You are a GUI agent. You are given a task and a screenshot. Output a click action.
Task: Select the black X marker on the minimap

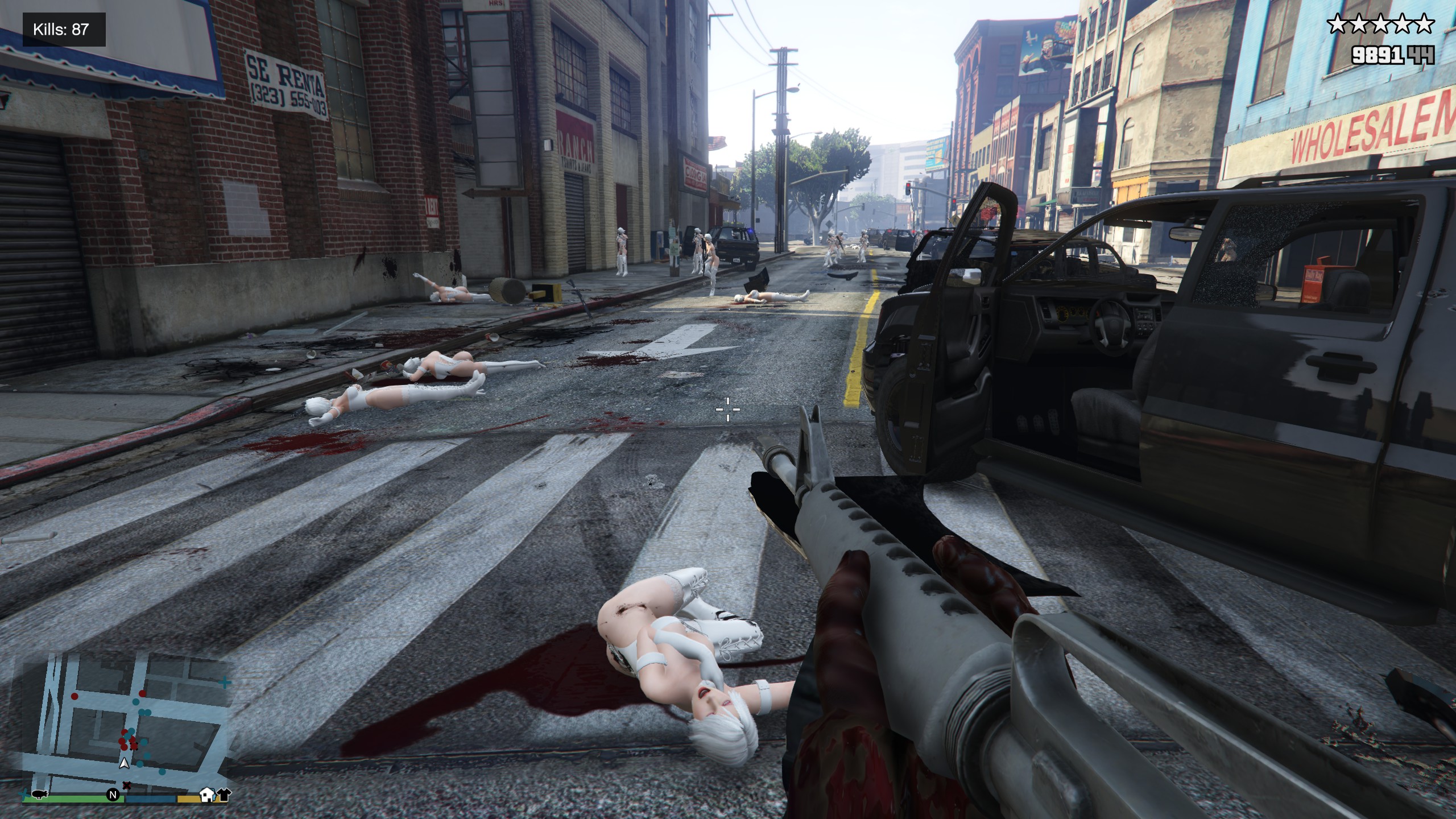[127, 785]
